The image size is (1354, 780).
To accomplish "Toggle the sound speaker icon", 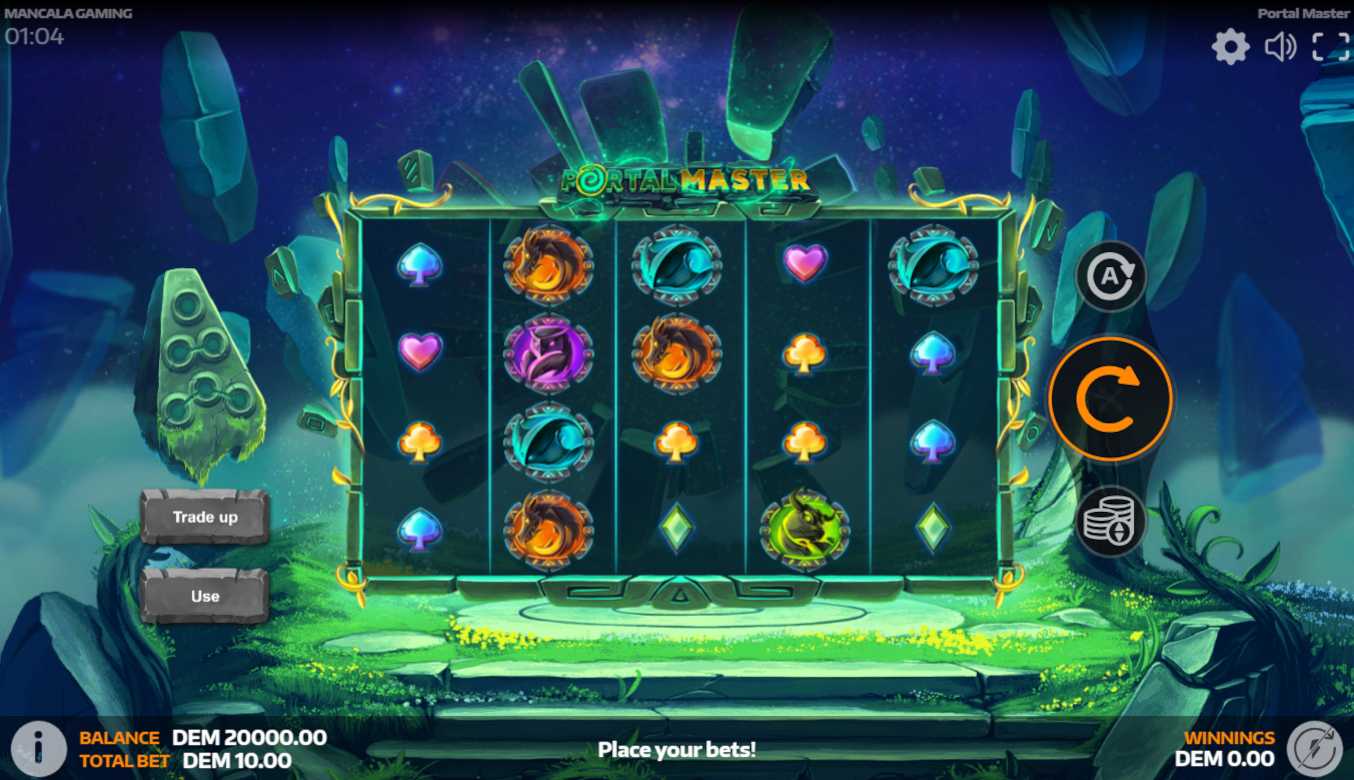I will [1280, 47].
